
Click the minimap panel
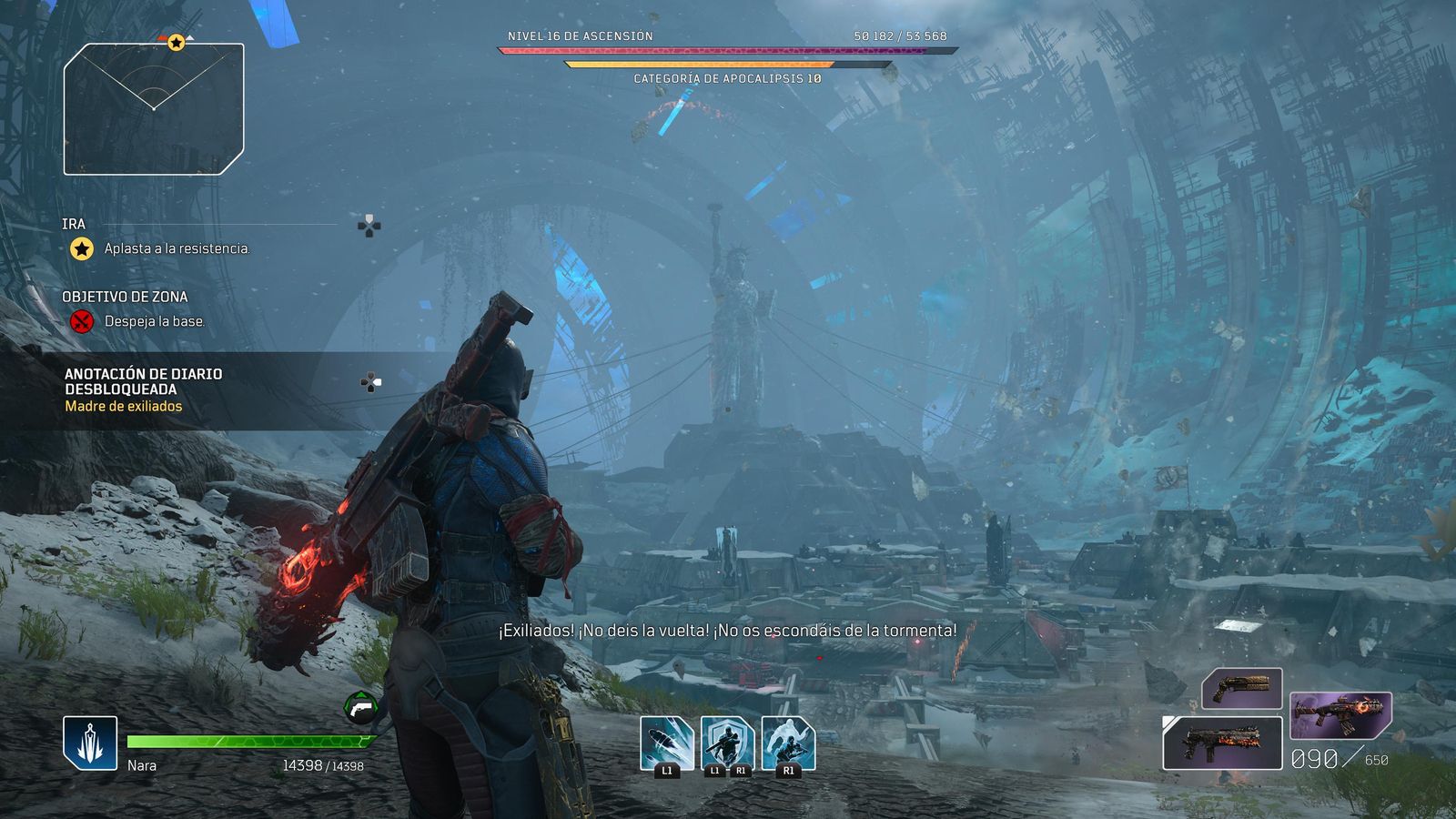tap(154, 108)
